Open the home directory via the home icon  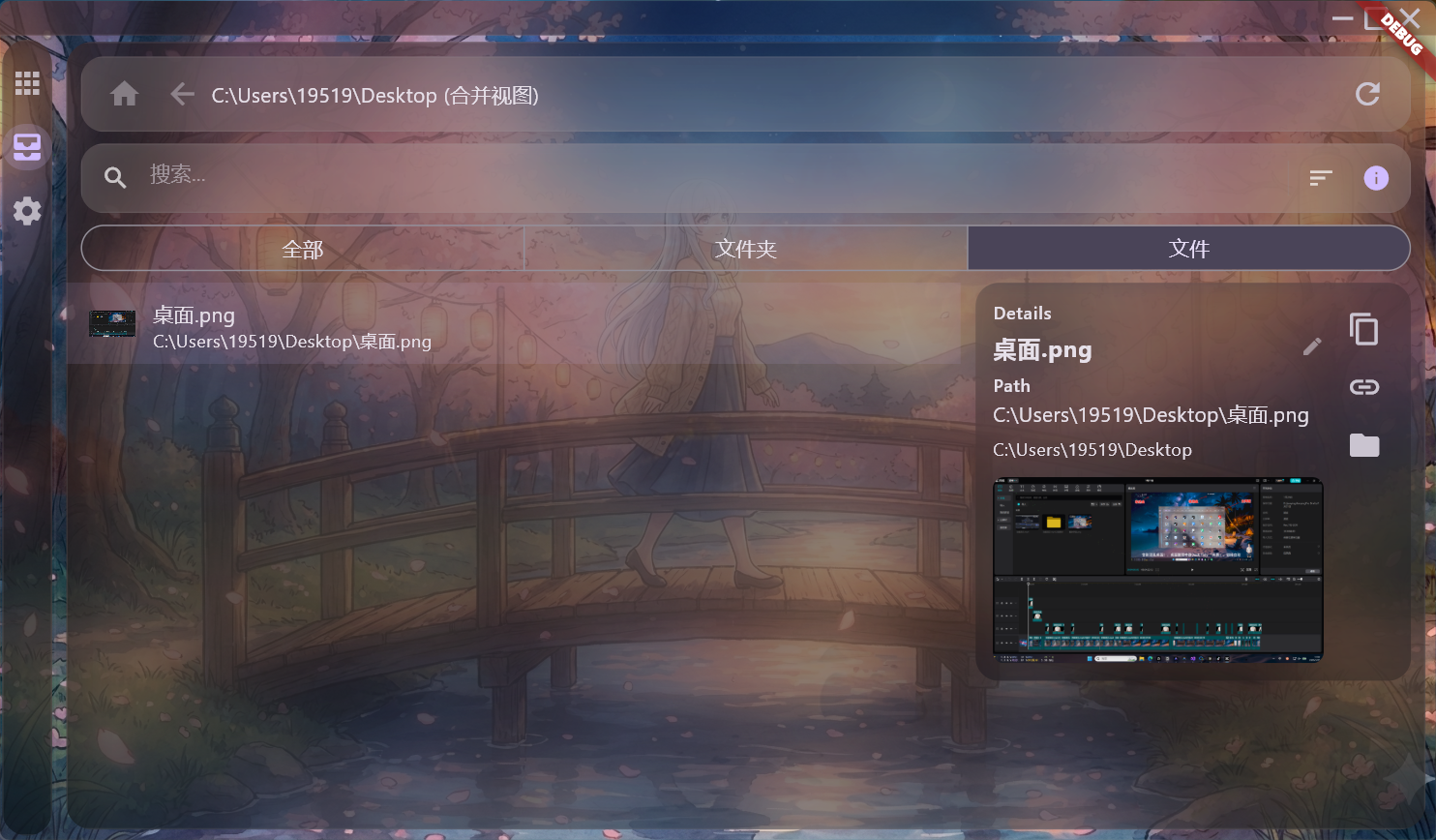pyautogui.click(x=124, y=94)
